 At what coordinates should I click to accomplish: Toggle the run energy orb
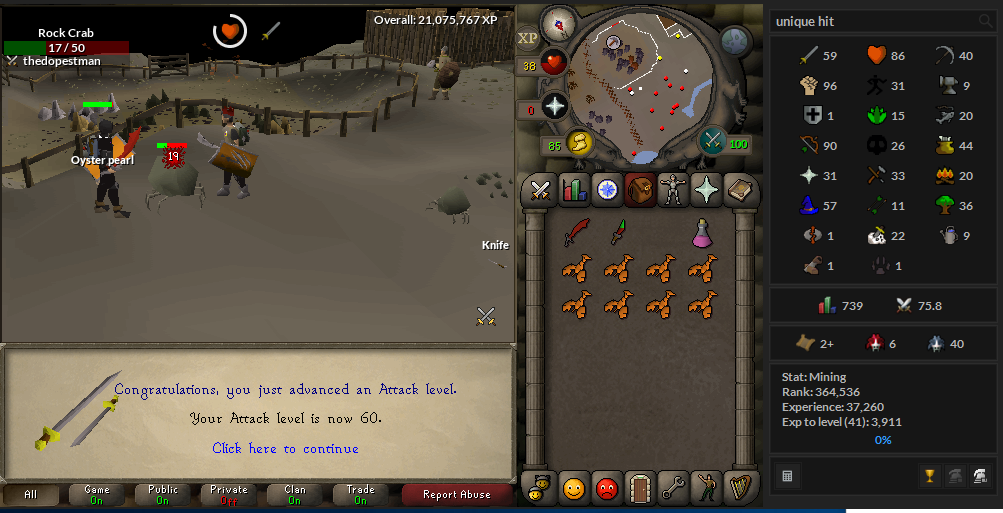coord(580,144)
